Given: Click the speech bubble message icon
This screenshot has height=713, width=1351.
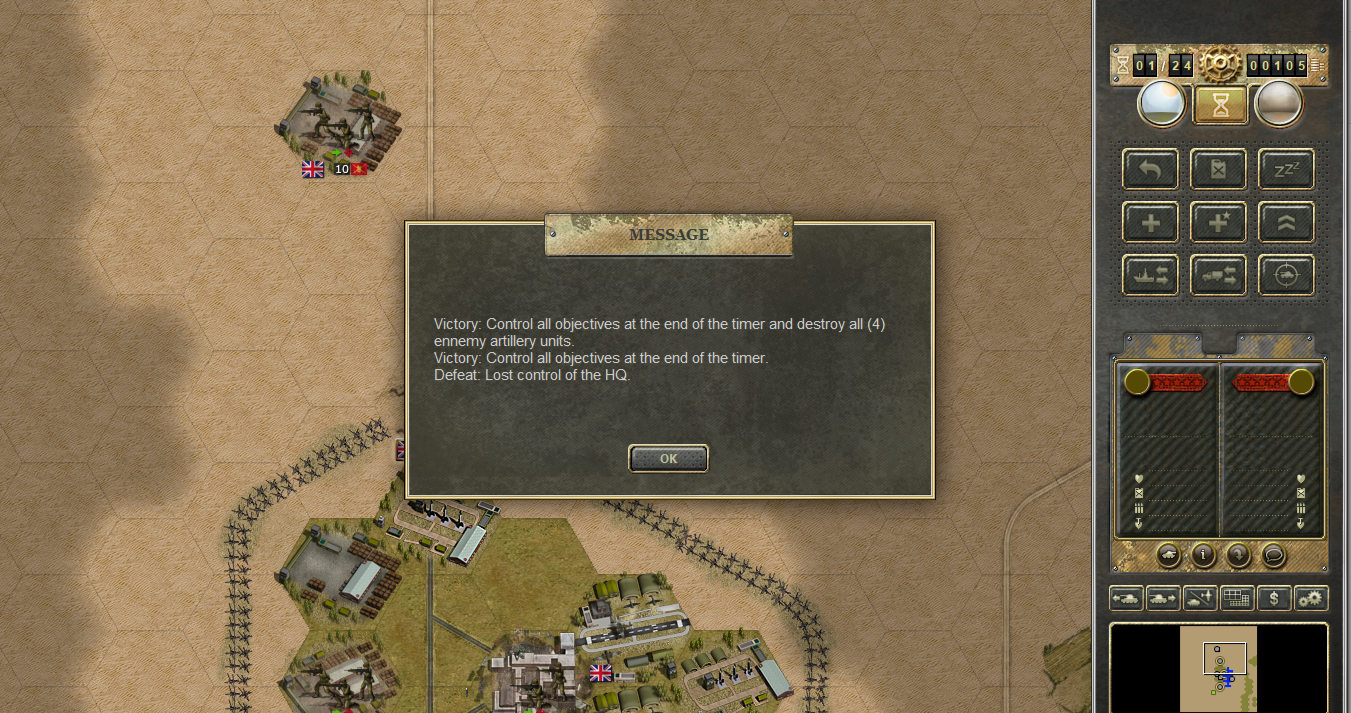Looking at the screenshot, I should click(x=1273, y=554).
